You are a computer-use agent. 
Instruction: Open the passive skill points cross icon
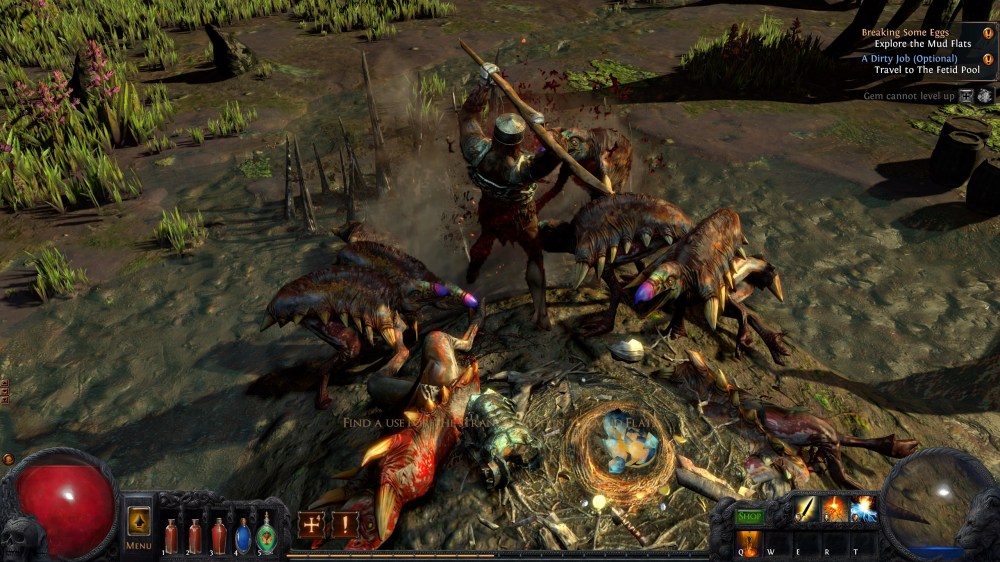pos(311,524)
